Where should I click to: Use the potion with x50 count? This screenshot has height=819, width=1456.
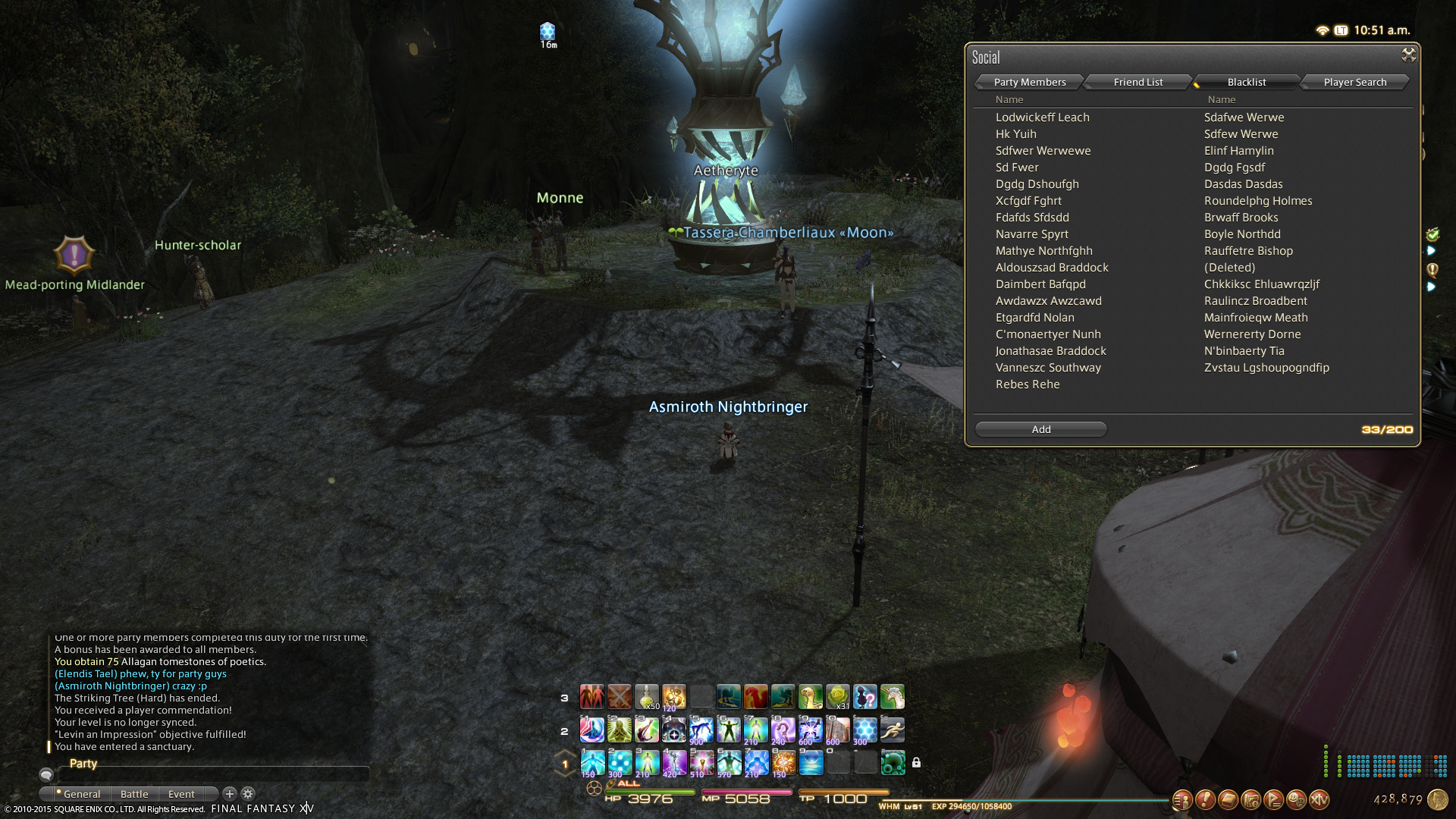646,696
